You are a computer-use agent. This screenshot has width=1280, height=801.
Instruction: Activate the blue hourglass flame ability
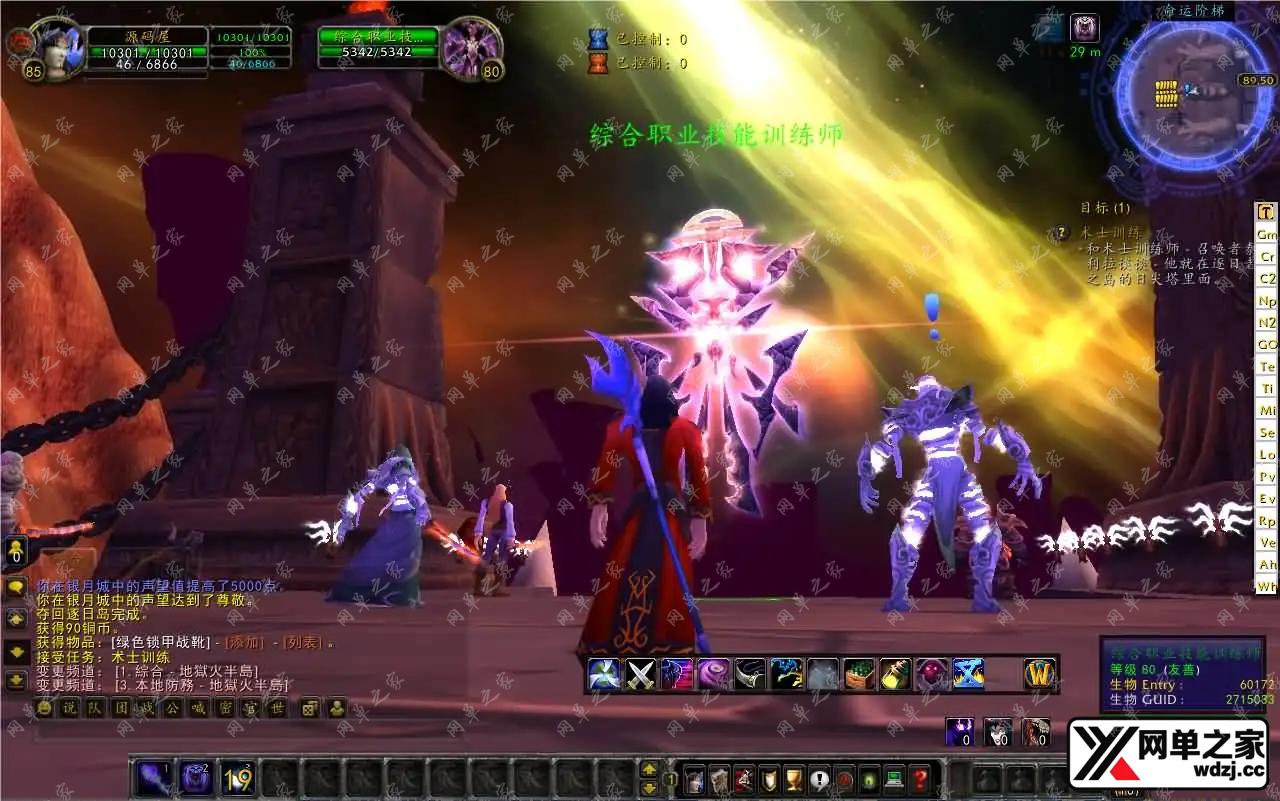(x=968, y=674)
